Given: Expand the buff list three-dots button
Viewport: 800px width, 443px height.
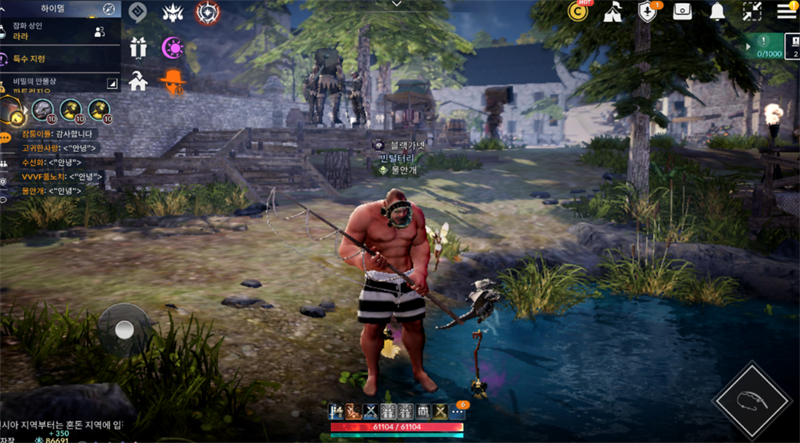Looking at the screenshot, I should pyautogui.click(x=458, y=411).
